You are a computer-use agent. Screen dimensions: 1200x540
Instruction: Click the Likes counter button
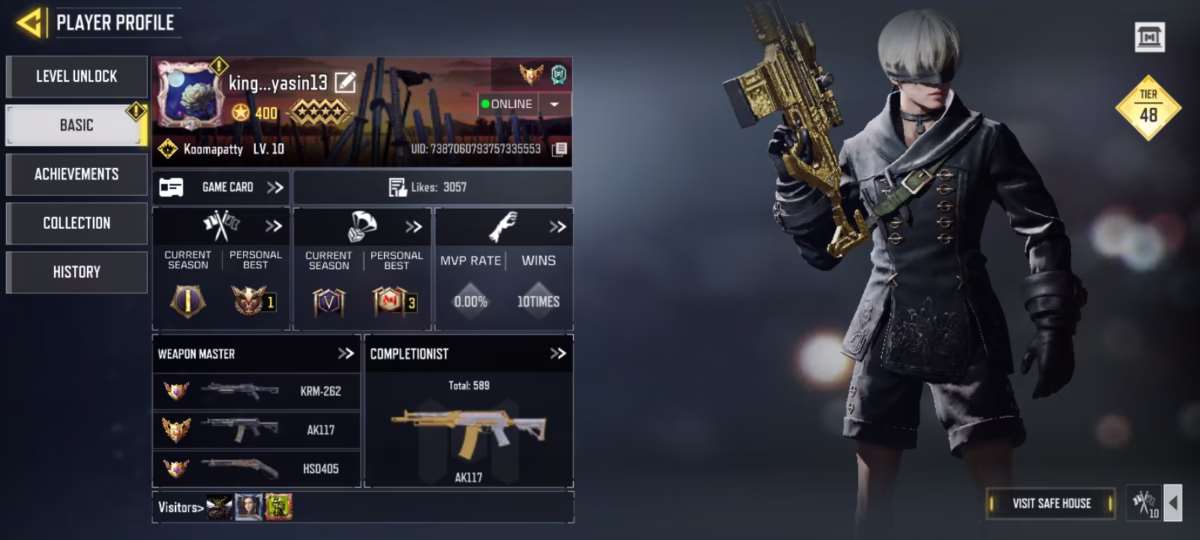point(432,187)
